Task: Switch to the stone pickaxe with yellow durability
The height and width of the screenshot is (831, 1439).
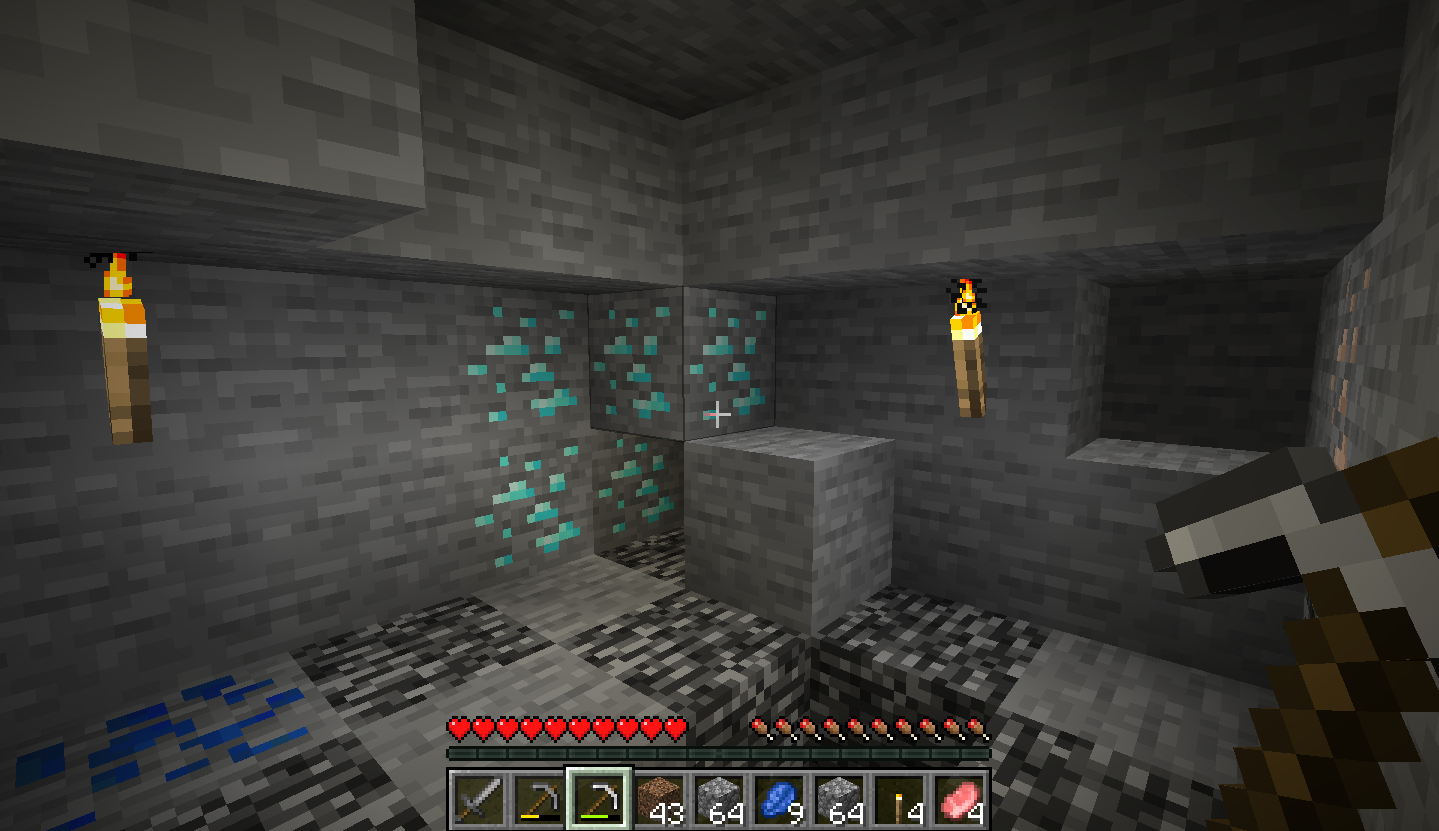Action: tap(537, 800)
